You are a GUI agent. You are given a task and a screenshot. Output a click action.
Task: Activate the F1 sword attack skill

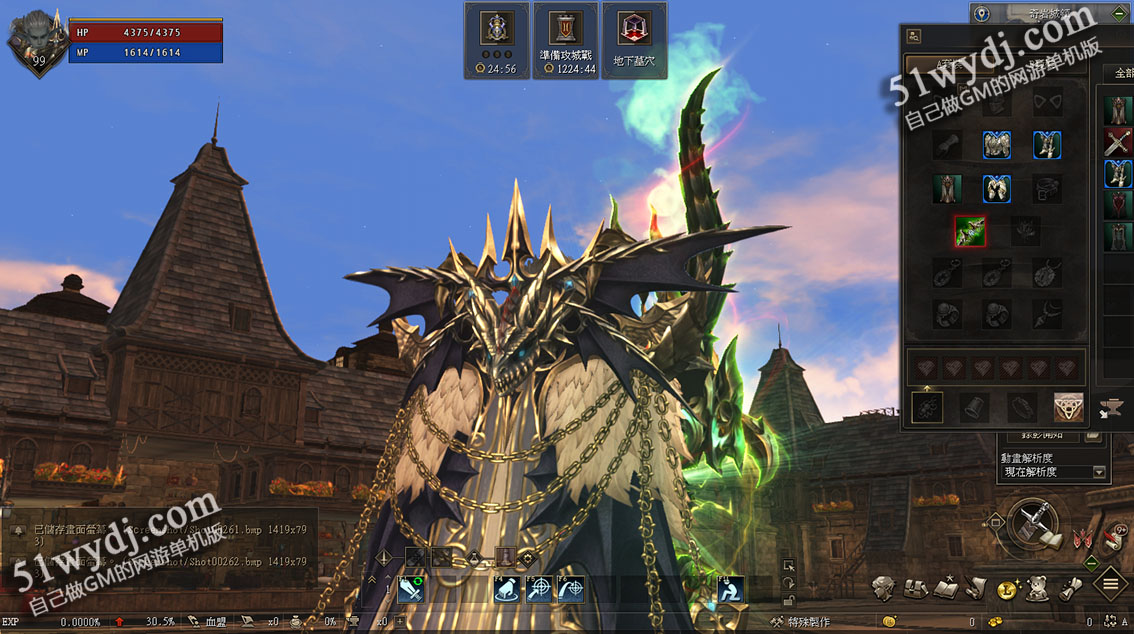[x=412, y=589]
